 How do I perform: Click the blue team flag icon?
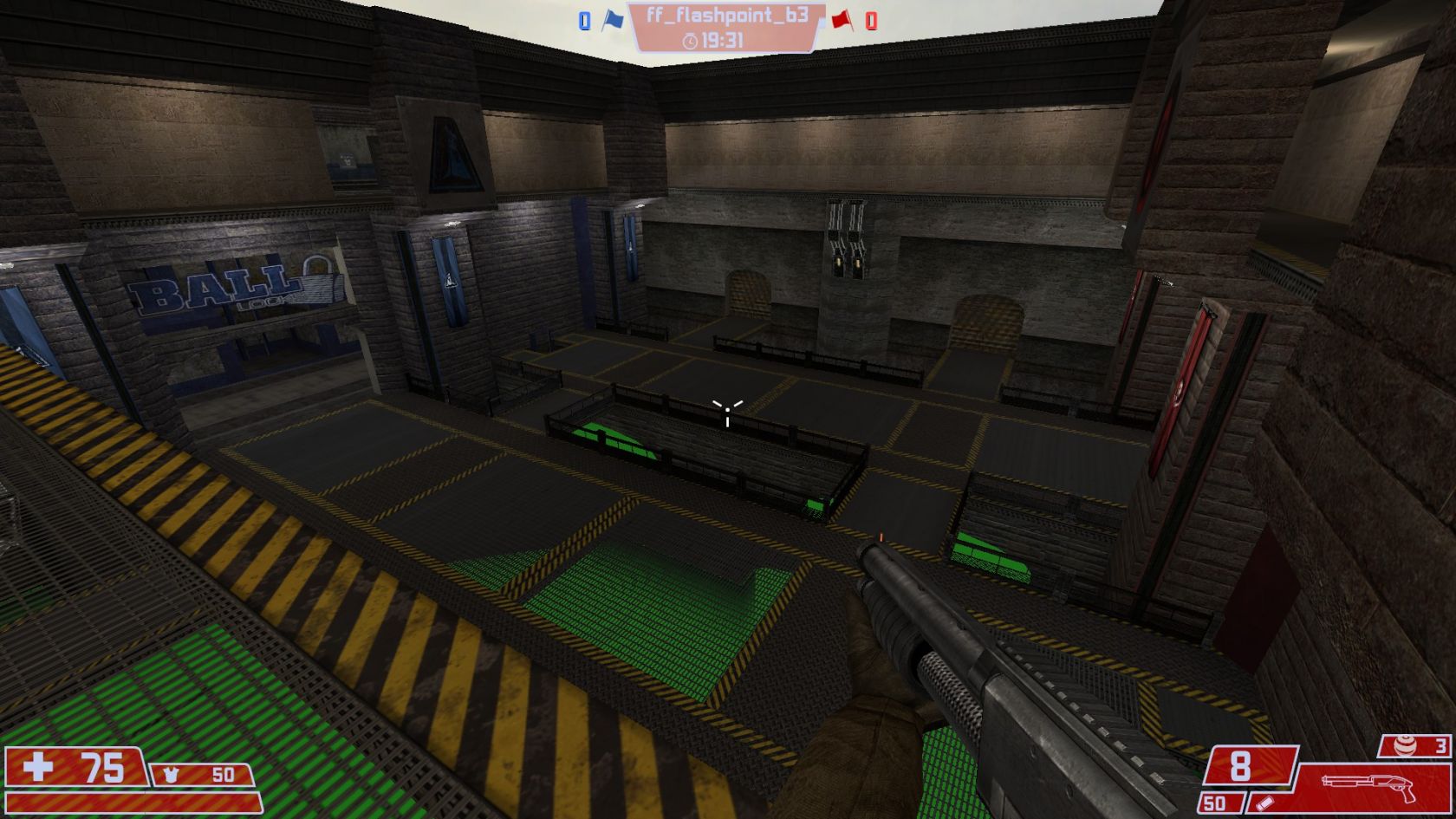613,19
